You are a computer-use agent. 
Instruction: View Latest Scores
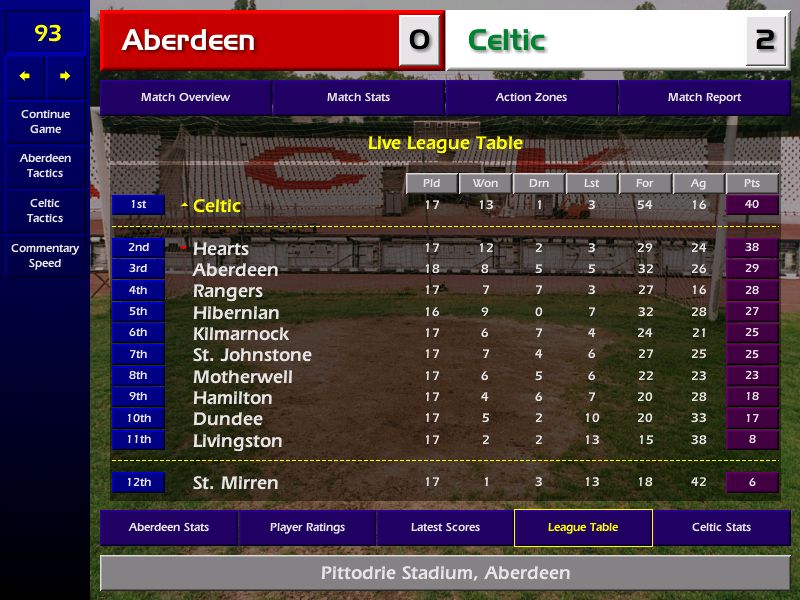(445, 527)
